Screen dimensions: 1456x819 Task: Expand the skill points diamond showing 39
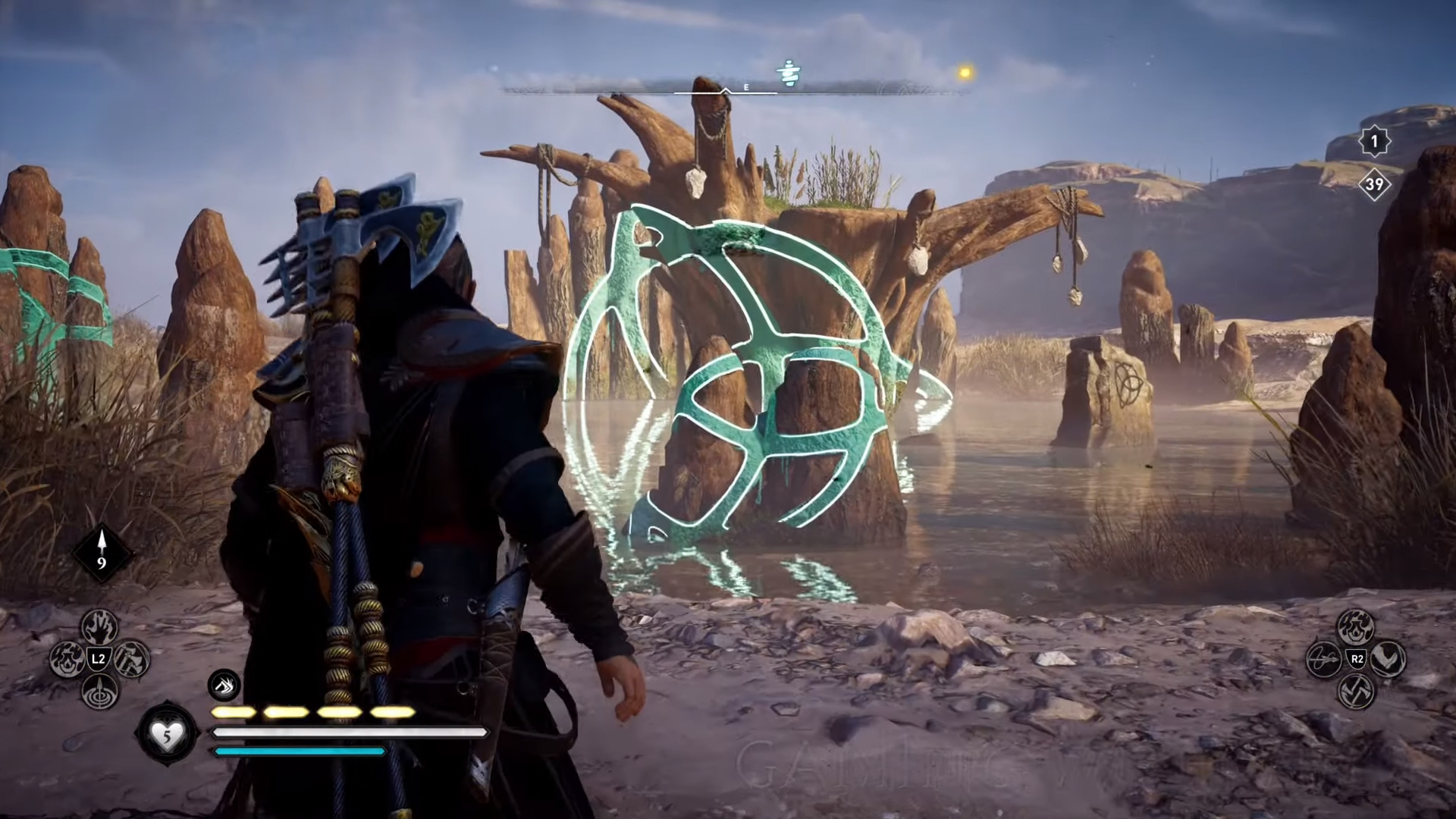point(1374,184)
